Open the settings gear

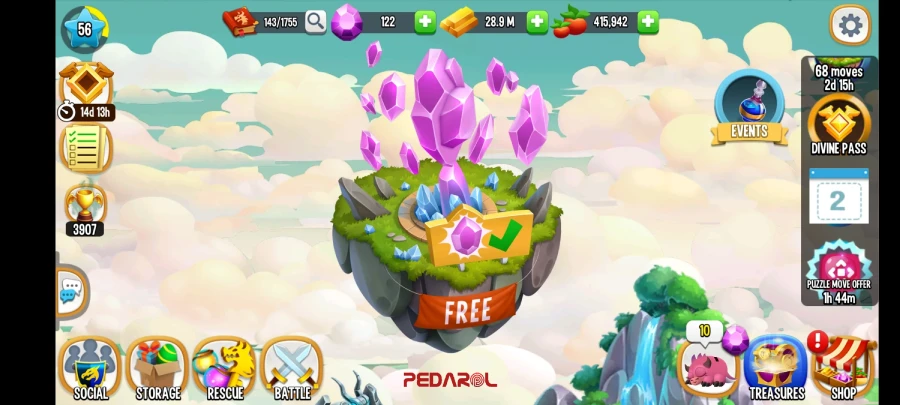(x=850, y=25)
